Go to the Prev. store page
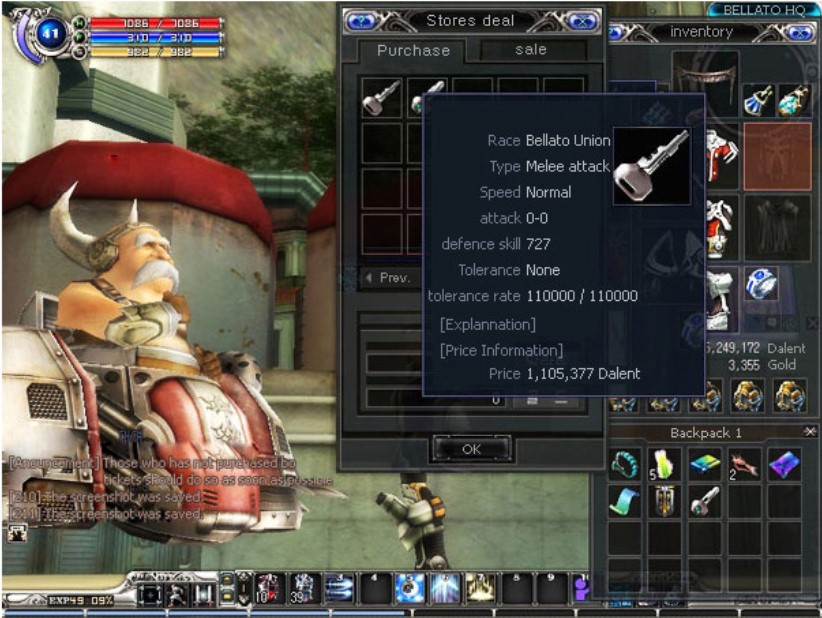This screenshot has height=618, width=822. (x=387, y=278)
